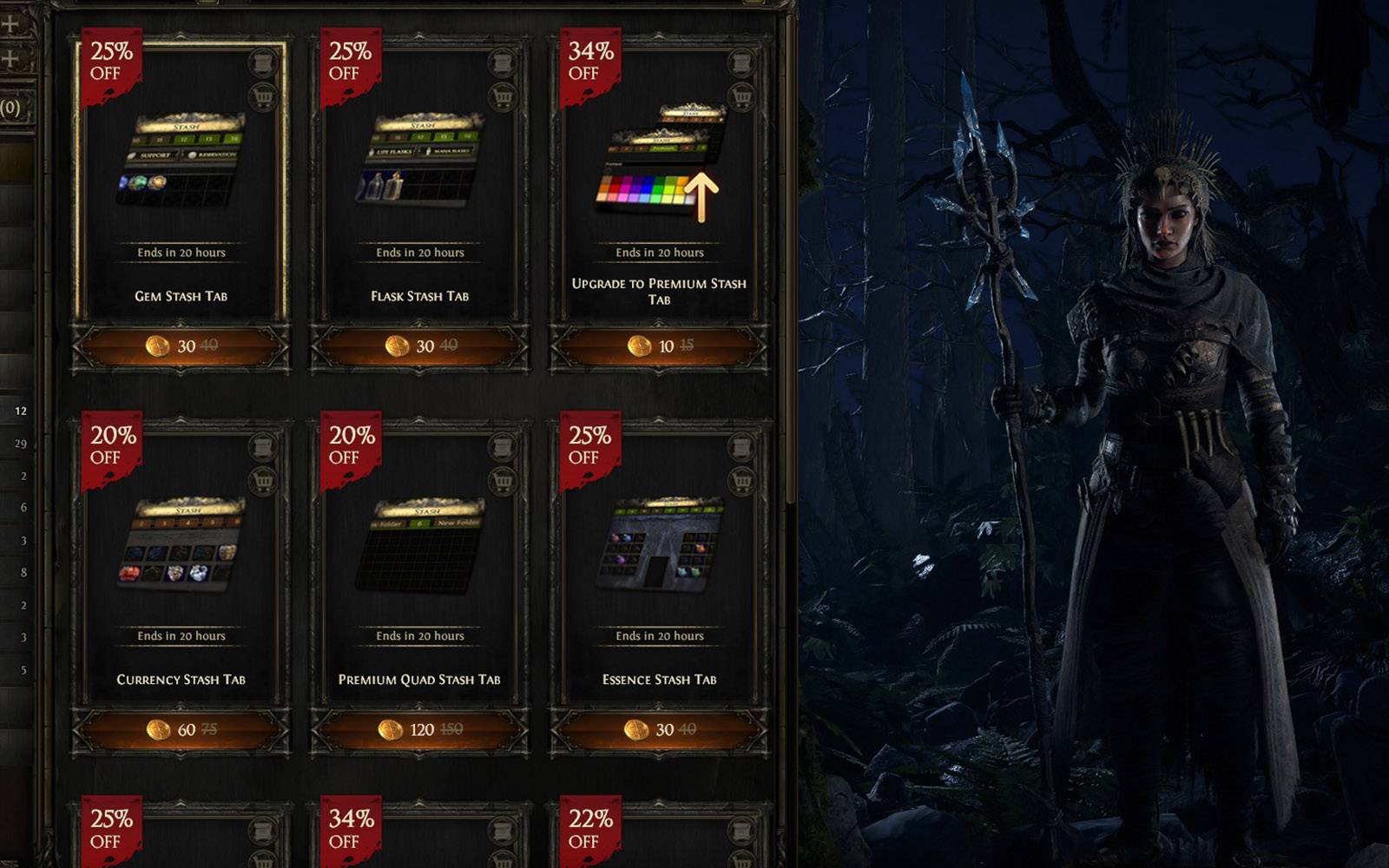
Task: Add Essence Stash Tab to the cart
Action: pyautogui.click(x=741, y=481)
